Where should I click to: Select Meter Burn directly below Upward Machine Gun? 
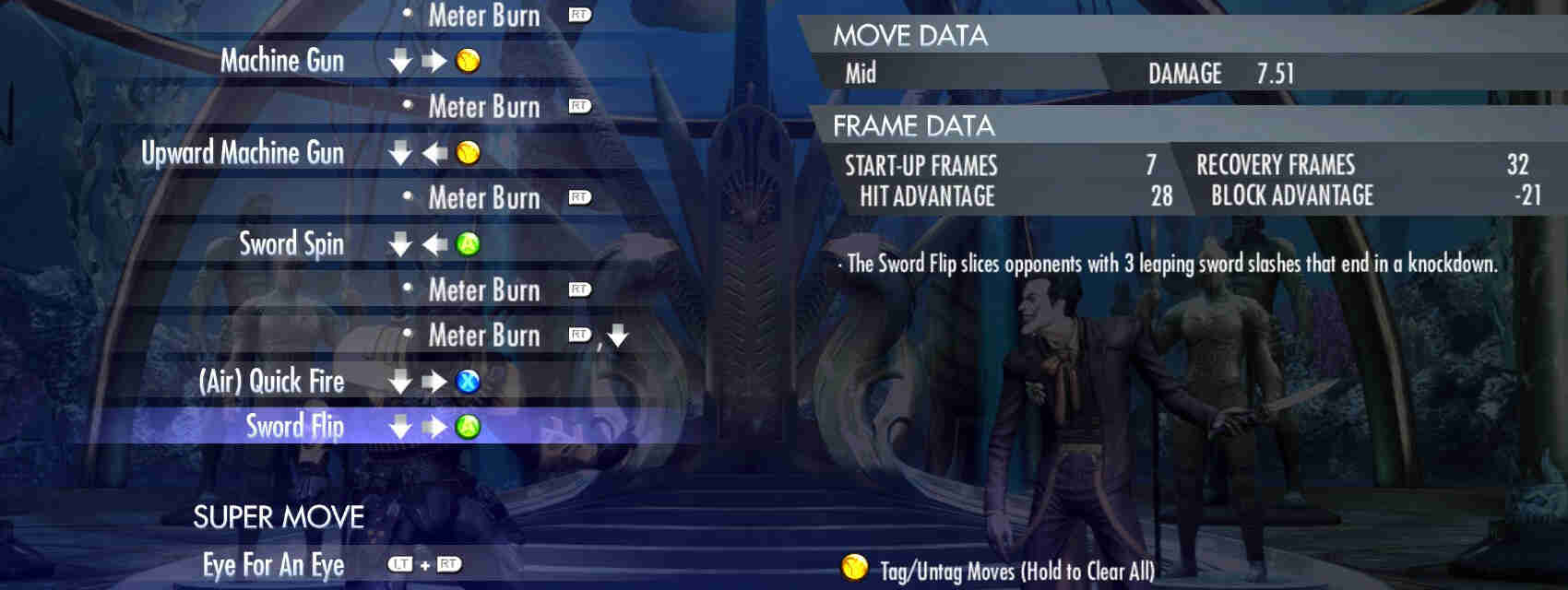click(x=484, y=198)
